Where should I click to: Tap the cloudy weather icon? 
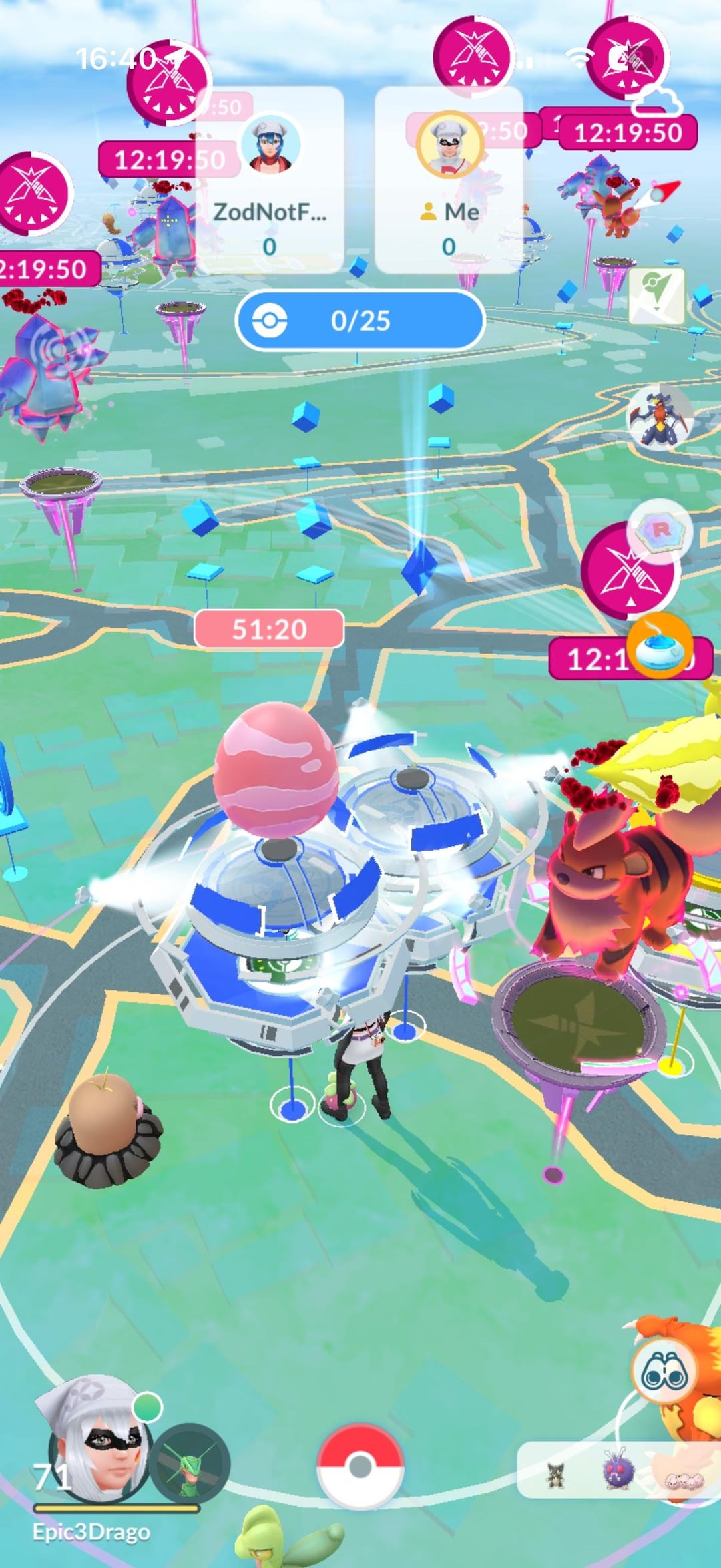tap(656, 102)
